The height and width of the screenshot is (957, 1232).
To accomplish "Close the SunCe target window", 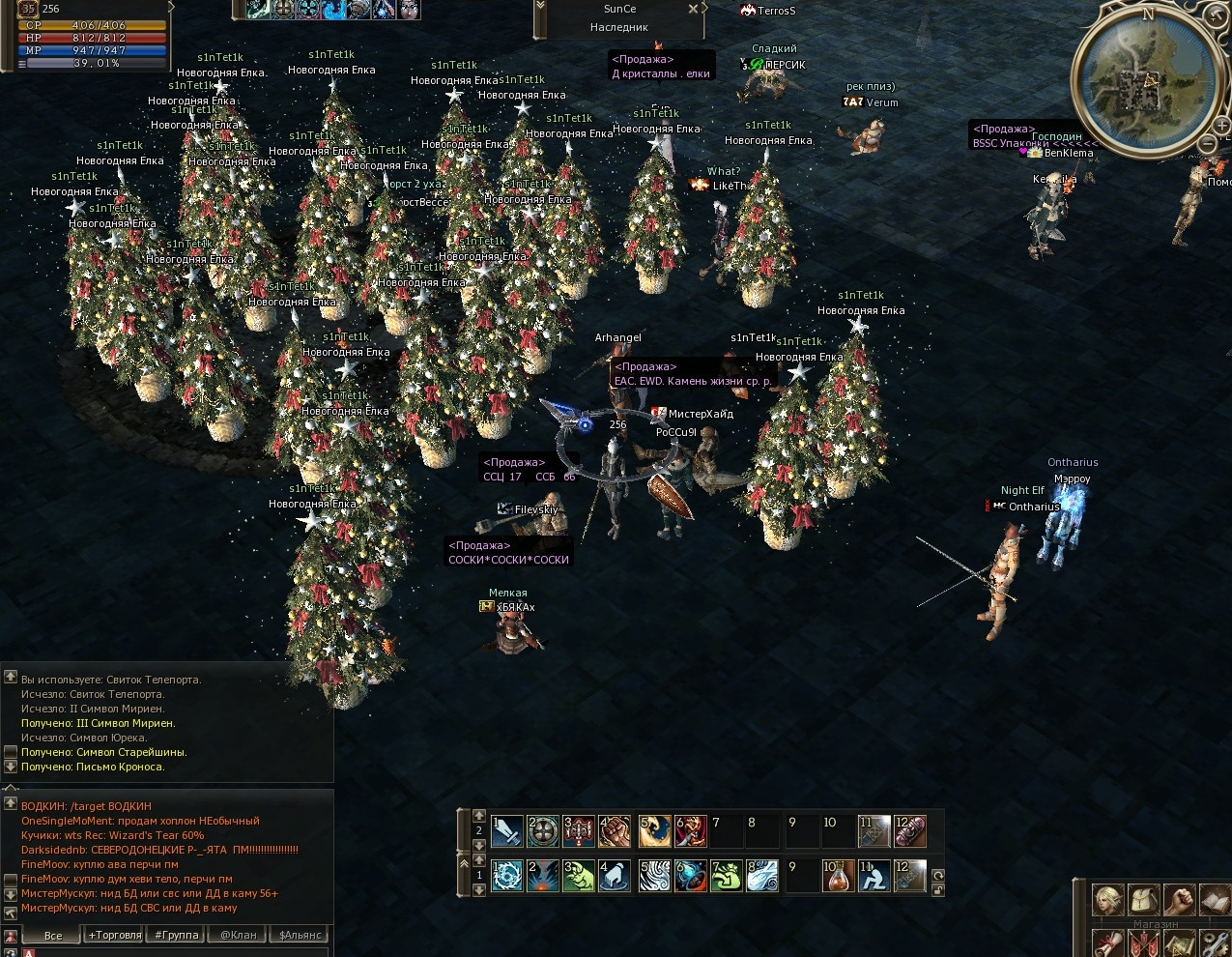I will pos(693,9).
